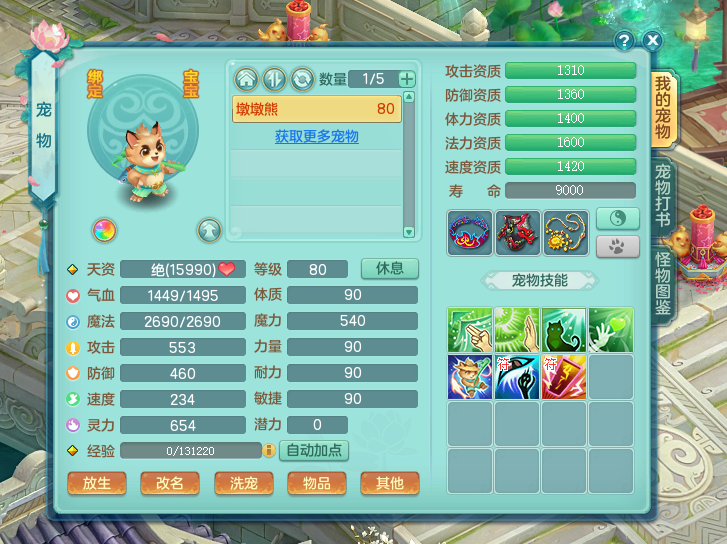Toggle 自动加点 auto allocation

coord(314,451)
